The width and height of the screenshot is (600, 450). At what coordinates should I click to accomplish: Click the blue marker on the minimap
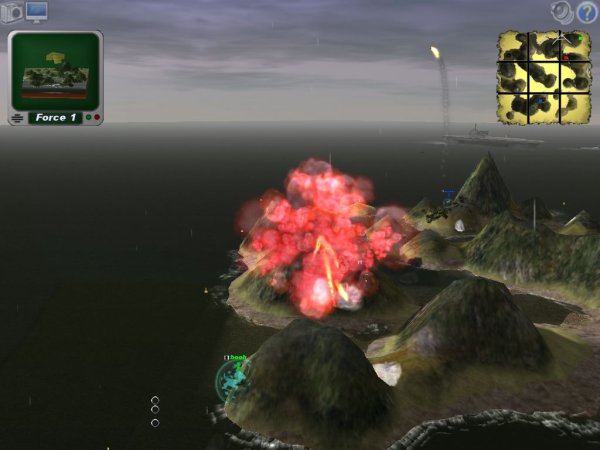(542, 99)
